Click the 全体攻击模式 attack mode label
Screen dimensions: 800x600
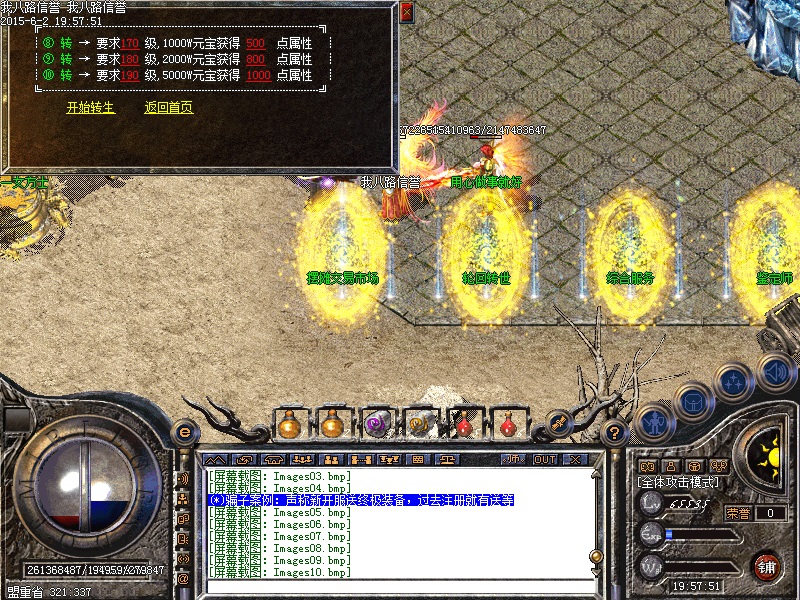[679, 482]
